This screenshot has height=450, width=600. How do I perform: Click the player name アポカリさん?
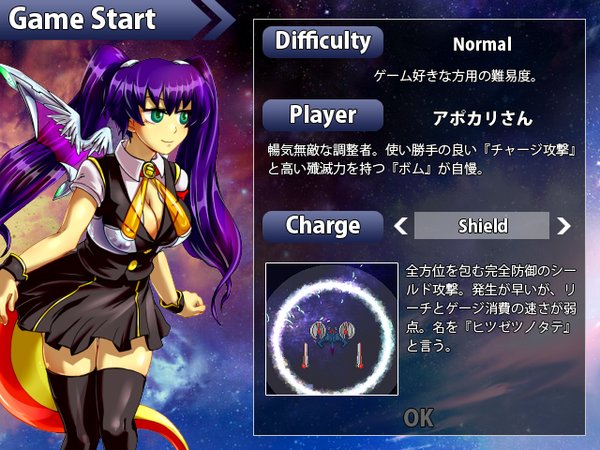tap(482, 117)
